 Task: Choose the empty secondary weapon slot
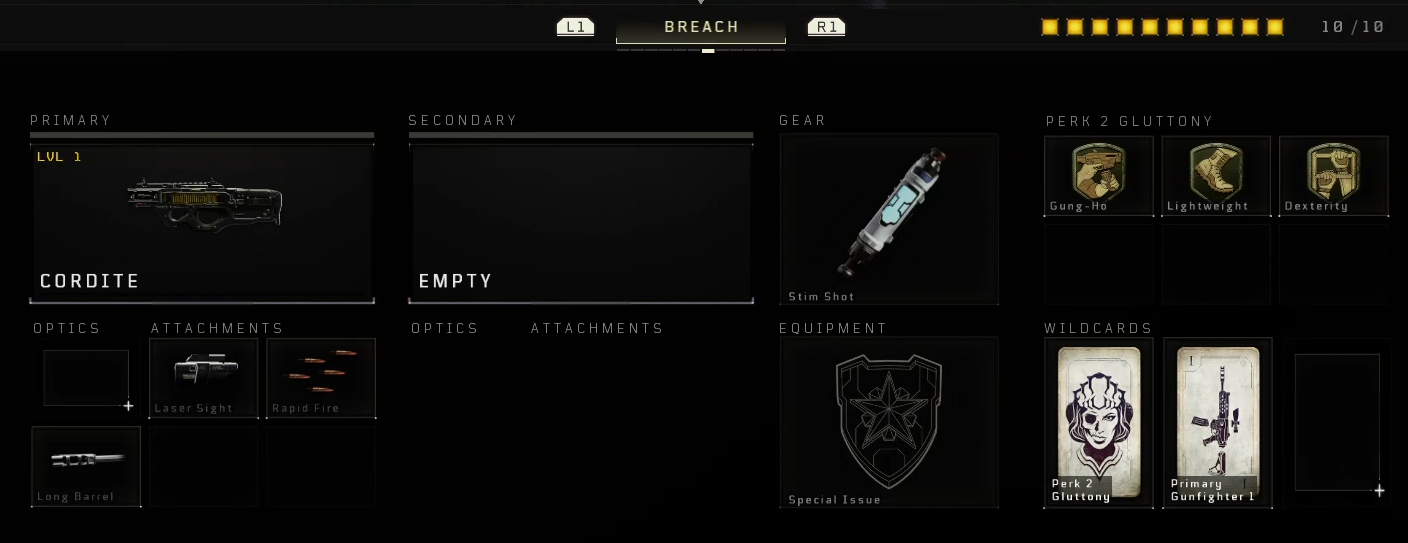[580, 221]
